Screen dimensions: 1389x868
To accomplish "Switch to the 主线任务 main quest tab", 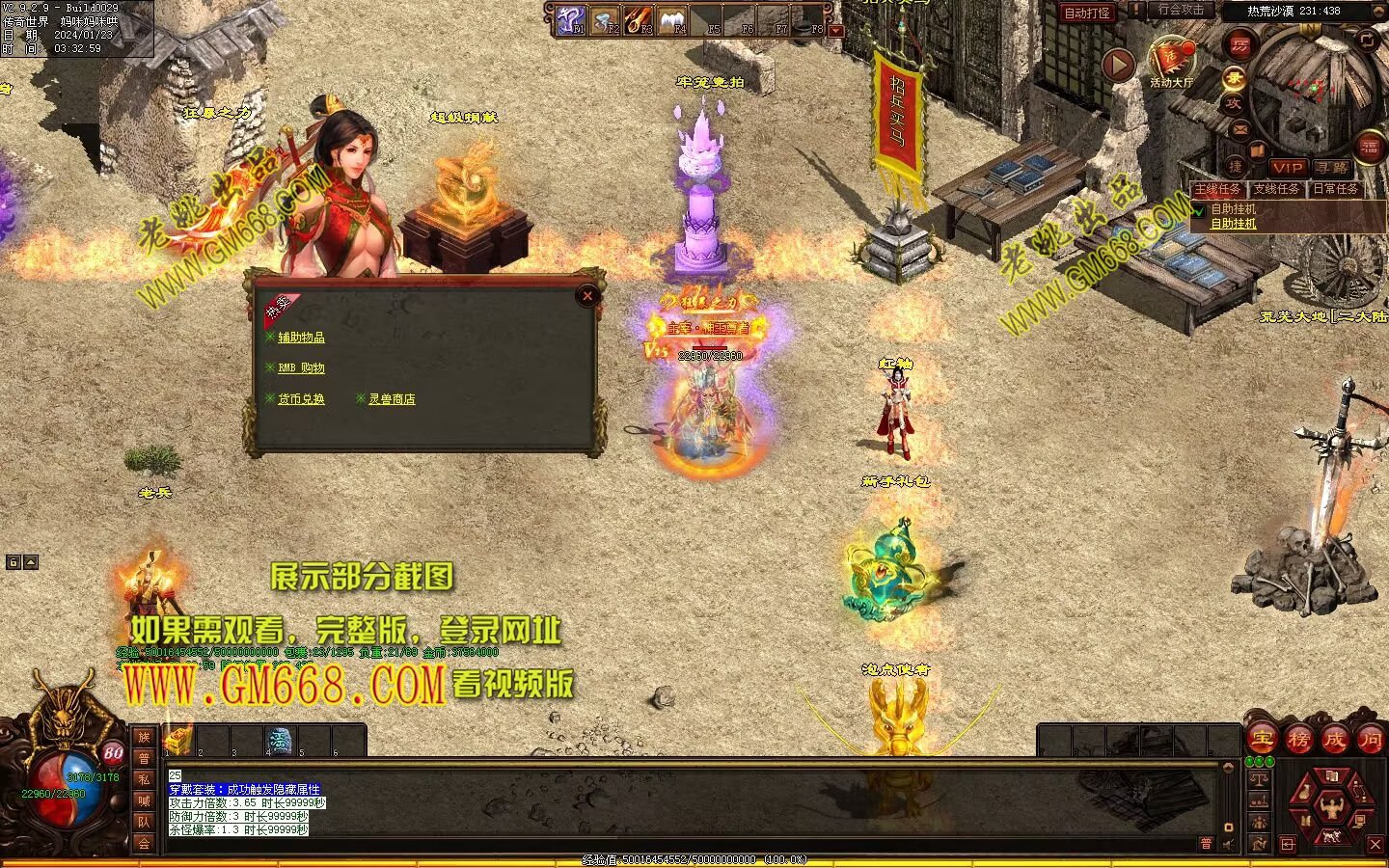I will coord(1218,189).
